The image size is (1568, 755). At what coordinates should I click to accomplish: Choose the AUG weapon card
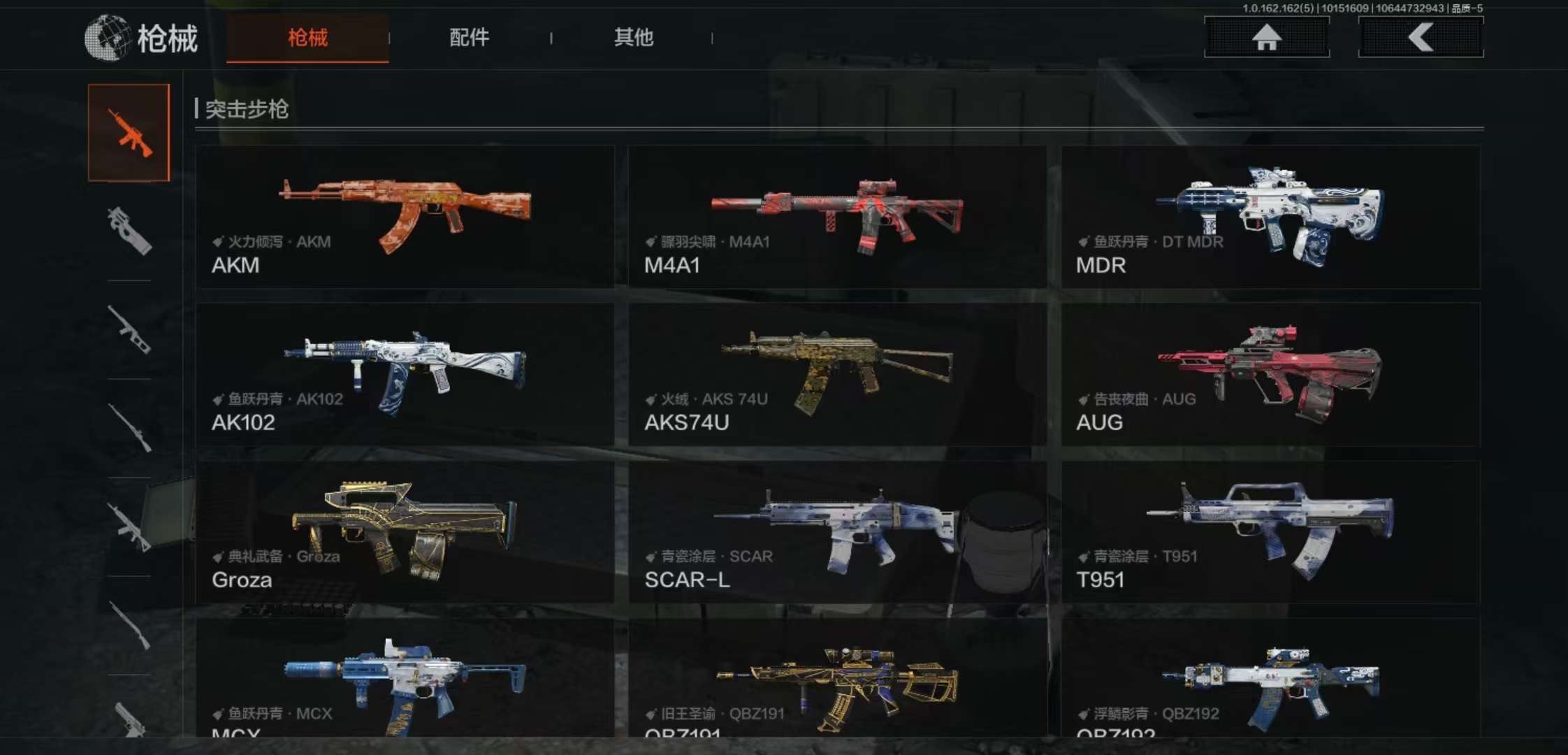point(1270,374)
